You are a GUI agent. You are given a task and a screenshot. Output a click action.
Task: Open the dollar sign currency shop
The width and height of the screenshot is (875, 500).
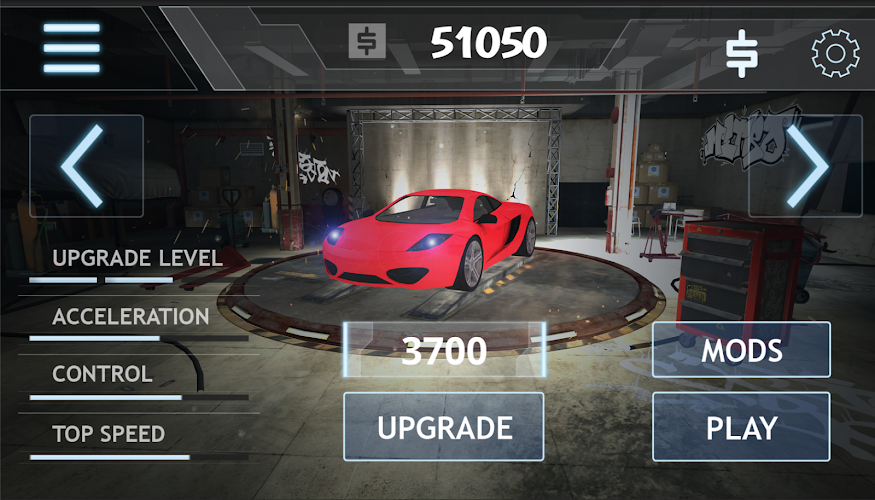point(741,53)
